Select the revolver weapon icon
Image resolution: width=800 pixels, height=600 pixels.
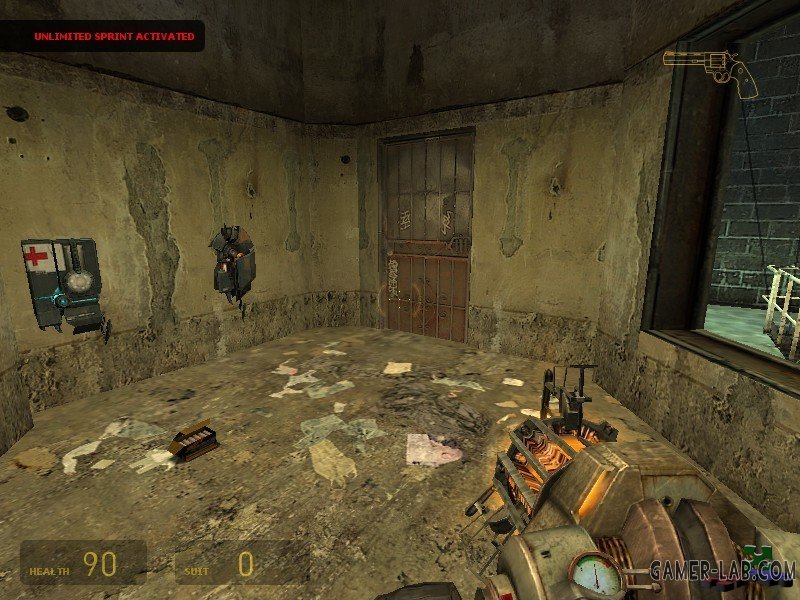tap(711, 70)
